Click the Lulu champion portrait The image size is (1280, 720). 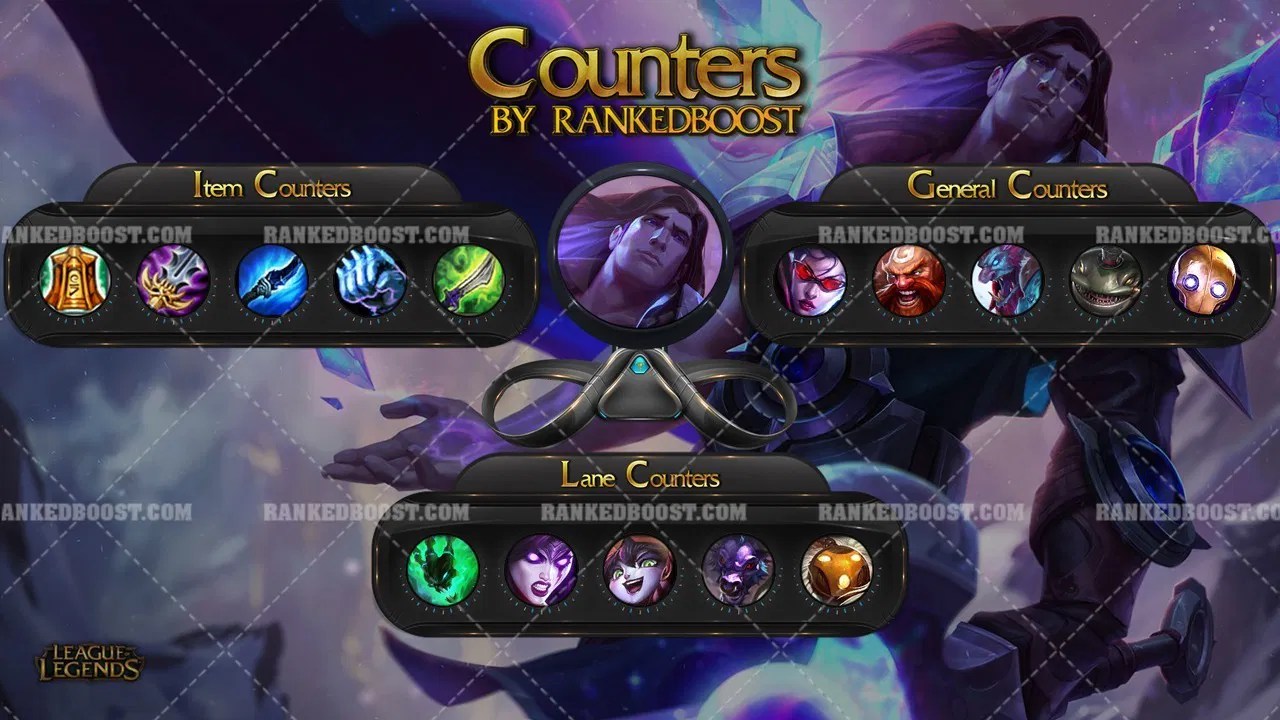[640, 569]
